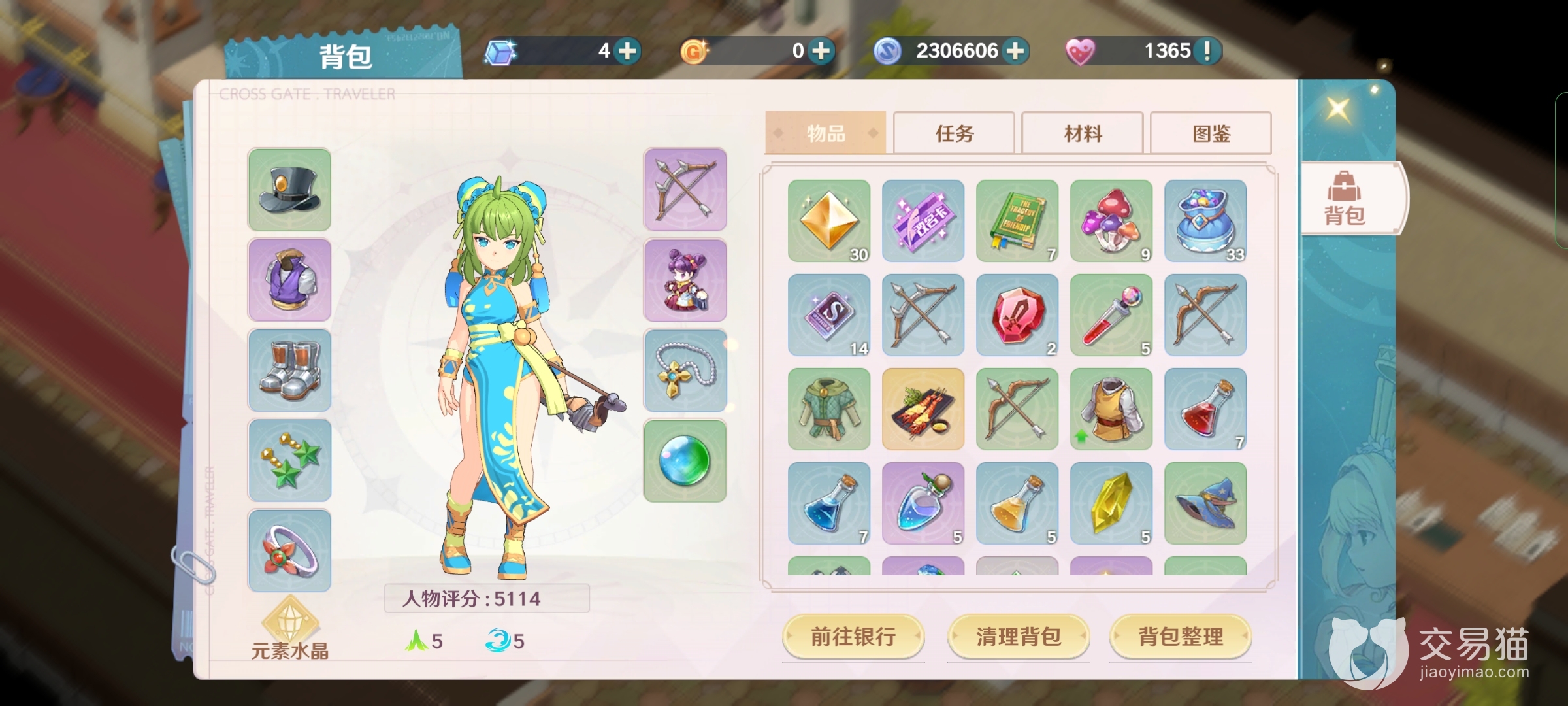
Task: Select the green-haired pet card equipment slot
Action: (685, 280)
